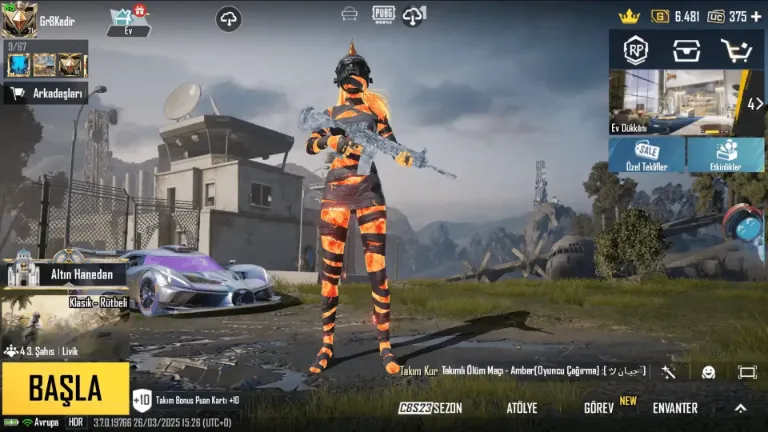The height and width of the screenshot is (432, 768).
Task: Open the smiley emote icon
Action: pyautogui.click(x=708, y=371)
